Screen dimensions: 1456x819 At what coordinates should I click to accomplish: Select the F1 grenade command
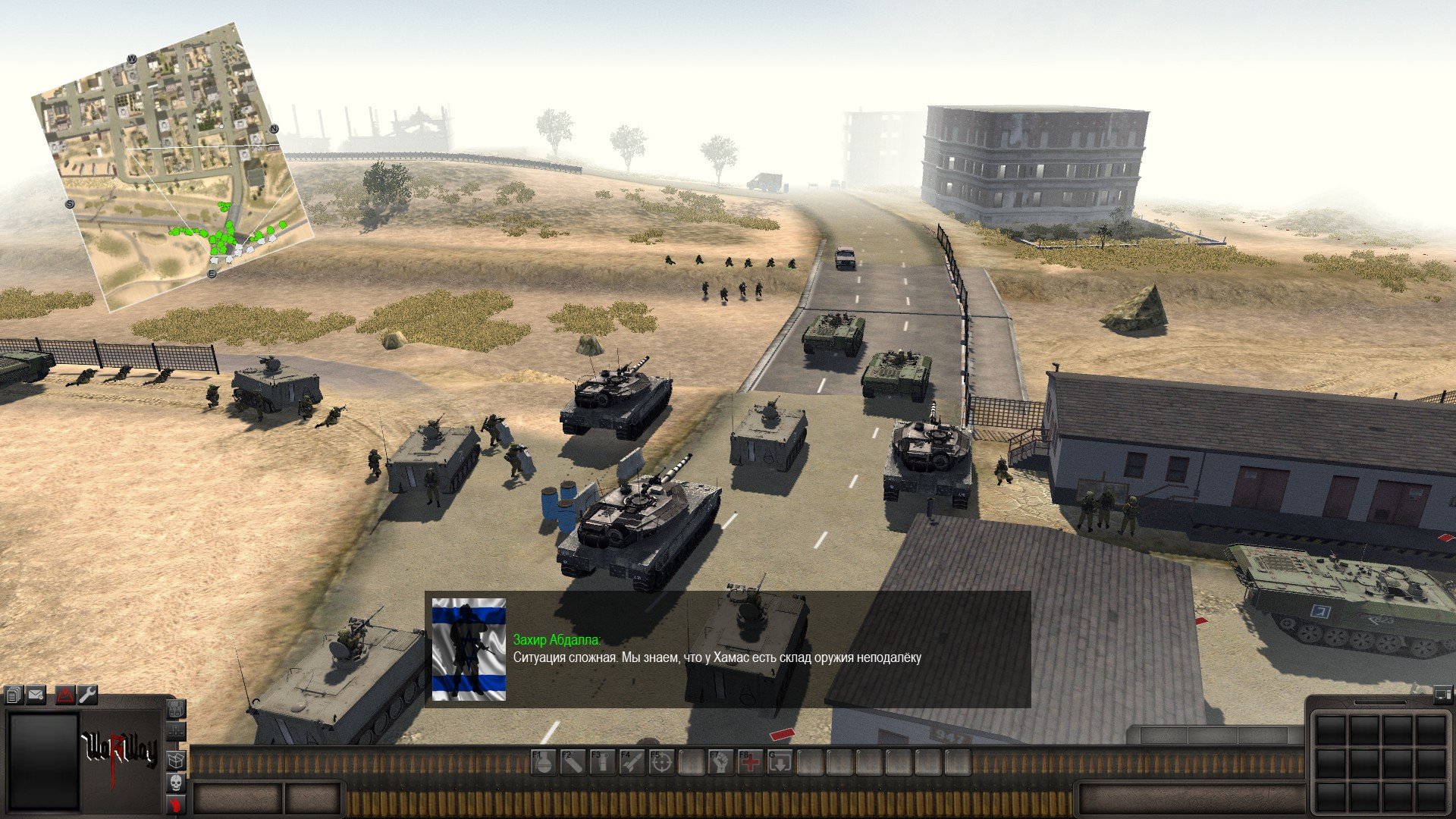click(x=543, y=762)
